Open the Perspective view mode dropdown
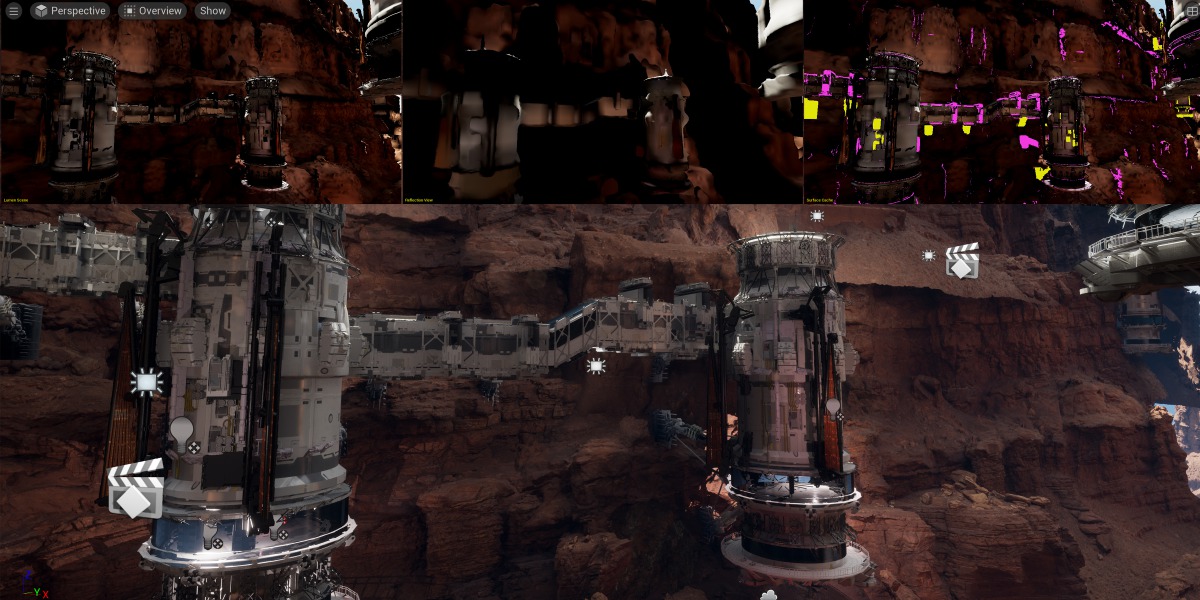This screenshot has width=1200, height=600. tap(70, 11)
